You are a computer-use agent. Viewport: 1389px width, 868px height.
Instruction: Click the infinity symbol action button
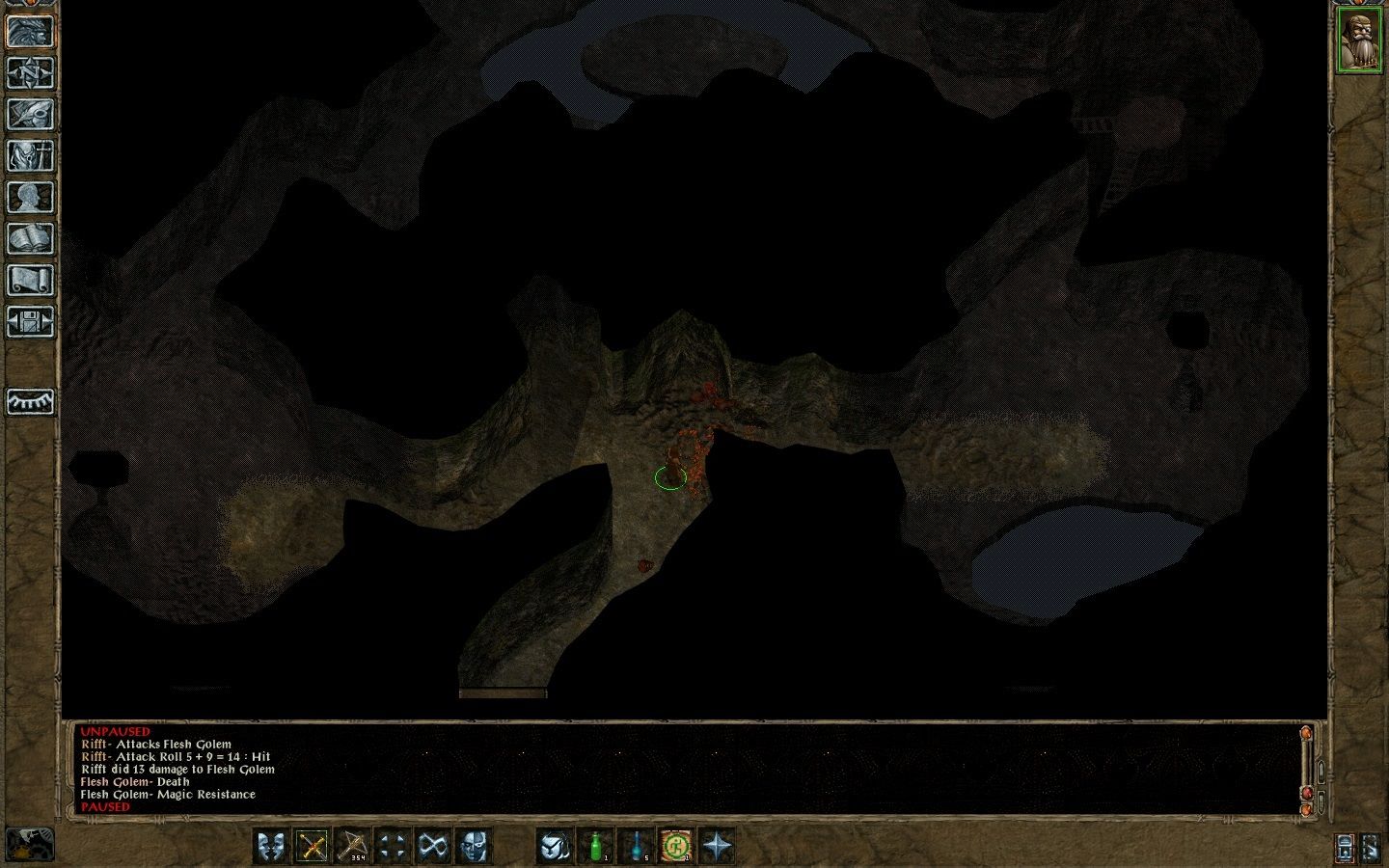click(x=432, y=846)
